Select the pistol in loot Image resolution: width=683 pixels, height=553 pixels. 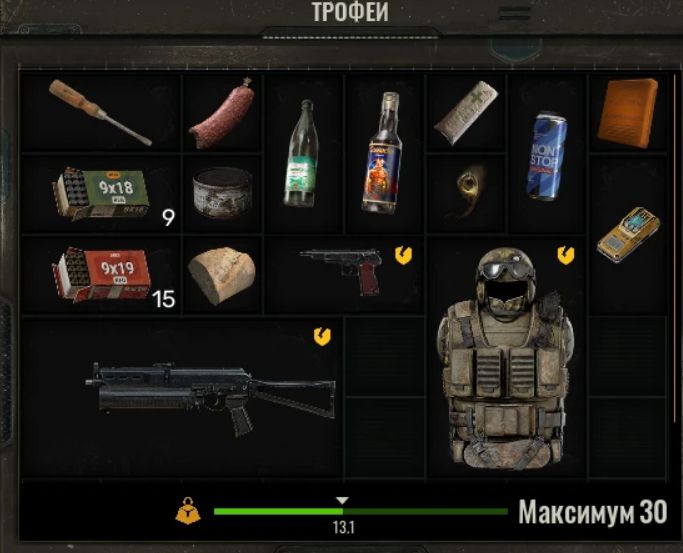click(342, 268)
